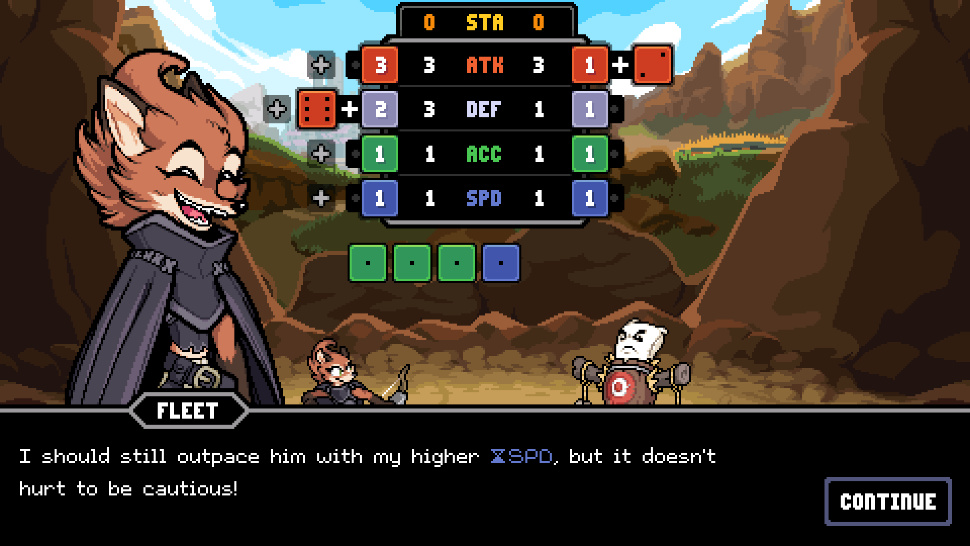Select Fleet's purple DEF tile showing 2
The width and height of the screenshot is (970, 546).
(379, 109)
